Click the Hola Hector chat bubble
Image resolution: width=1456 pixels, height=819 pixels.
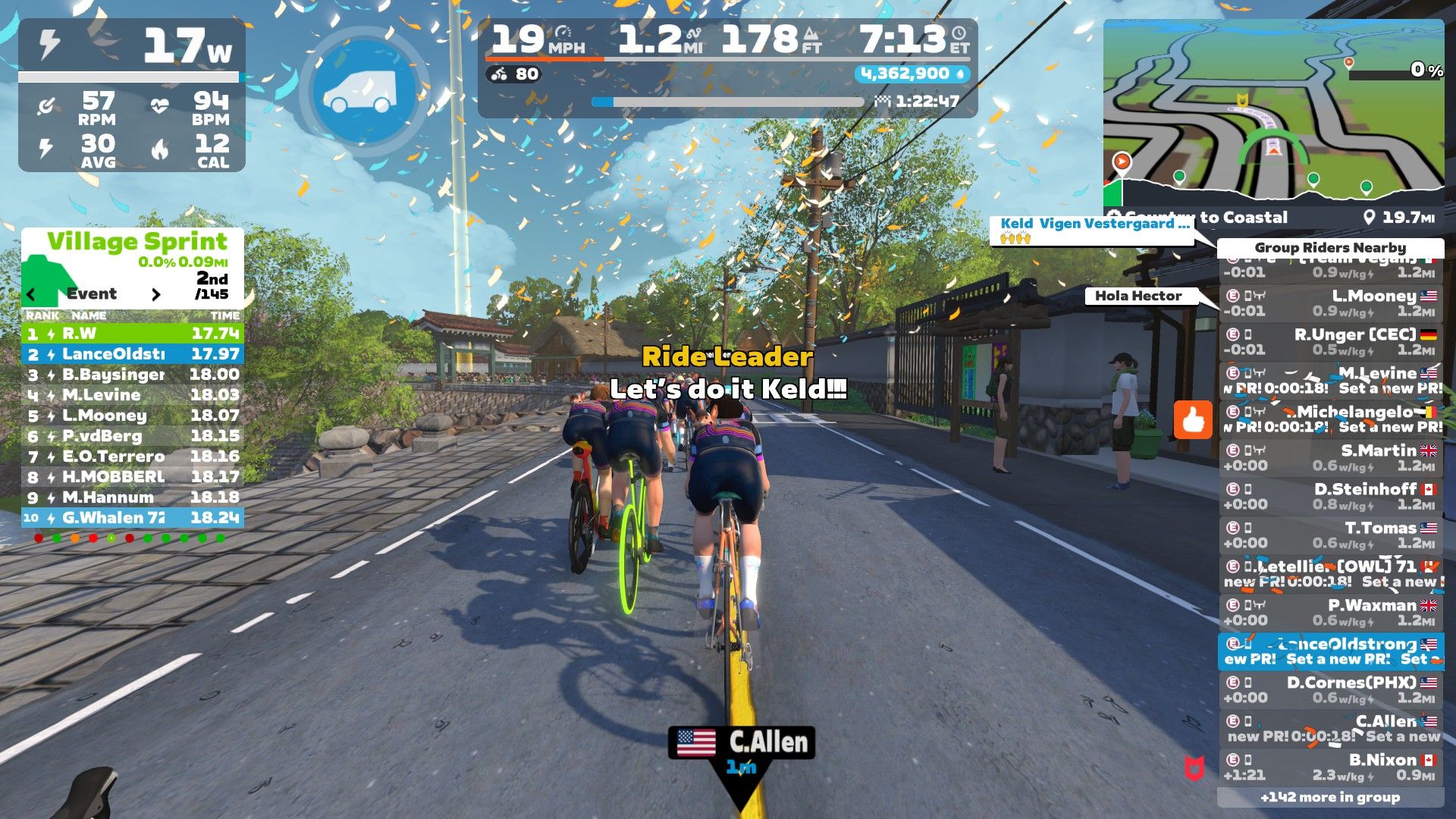click(1138, 296)
